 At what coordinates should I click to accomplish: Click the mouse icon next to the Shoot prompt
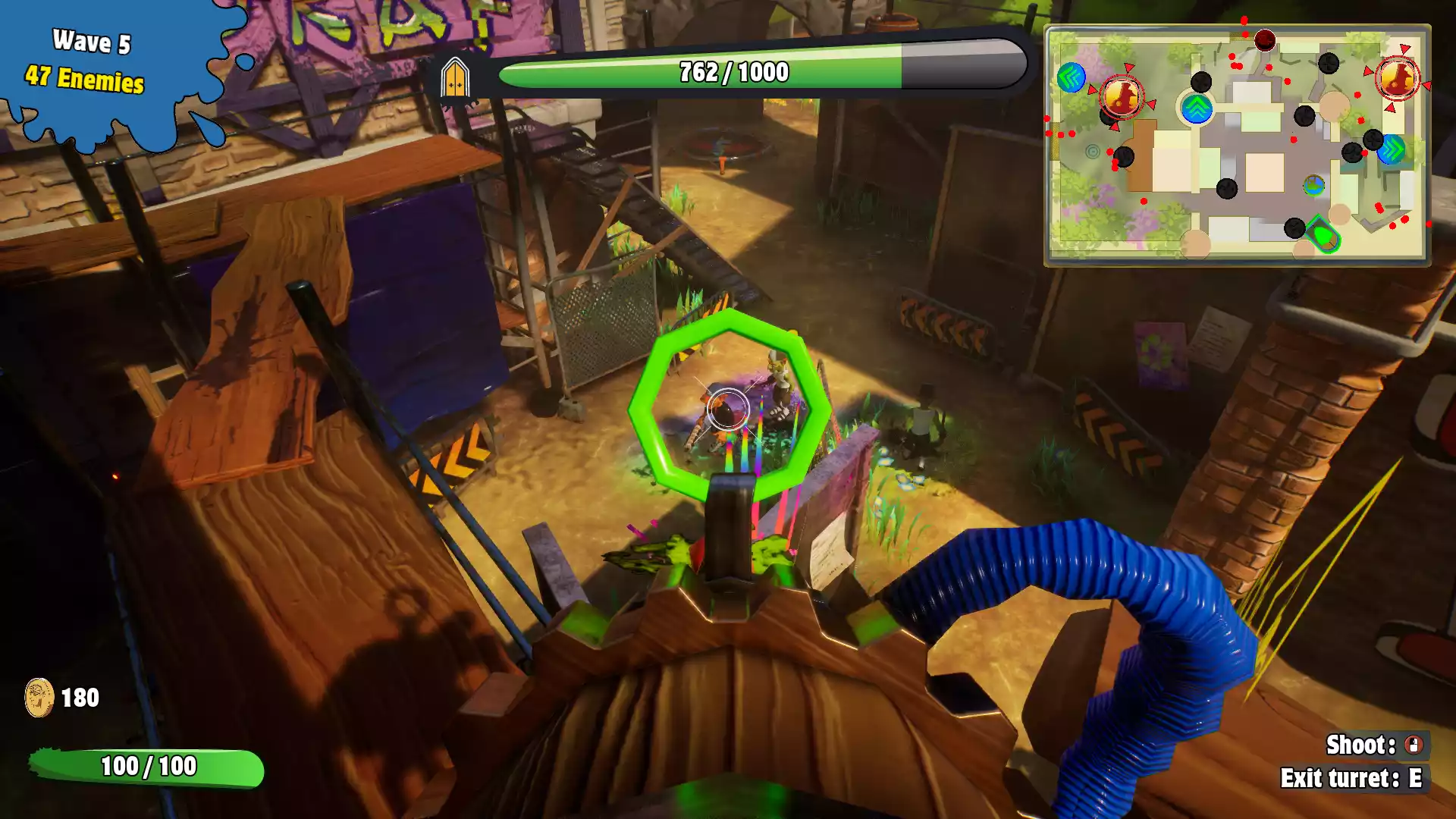(x=1414, y=745)
